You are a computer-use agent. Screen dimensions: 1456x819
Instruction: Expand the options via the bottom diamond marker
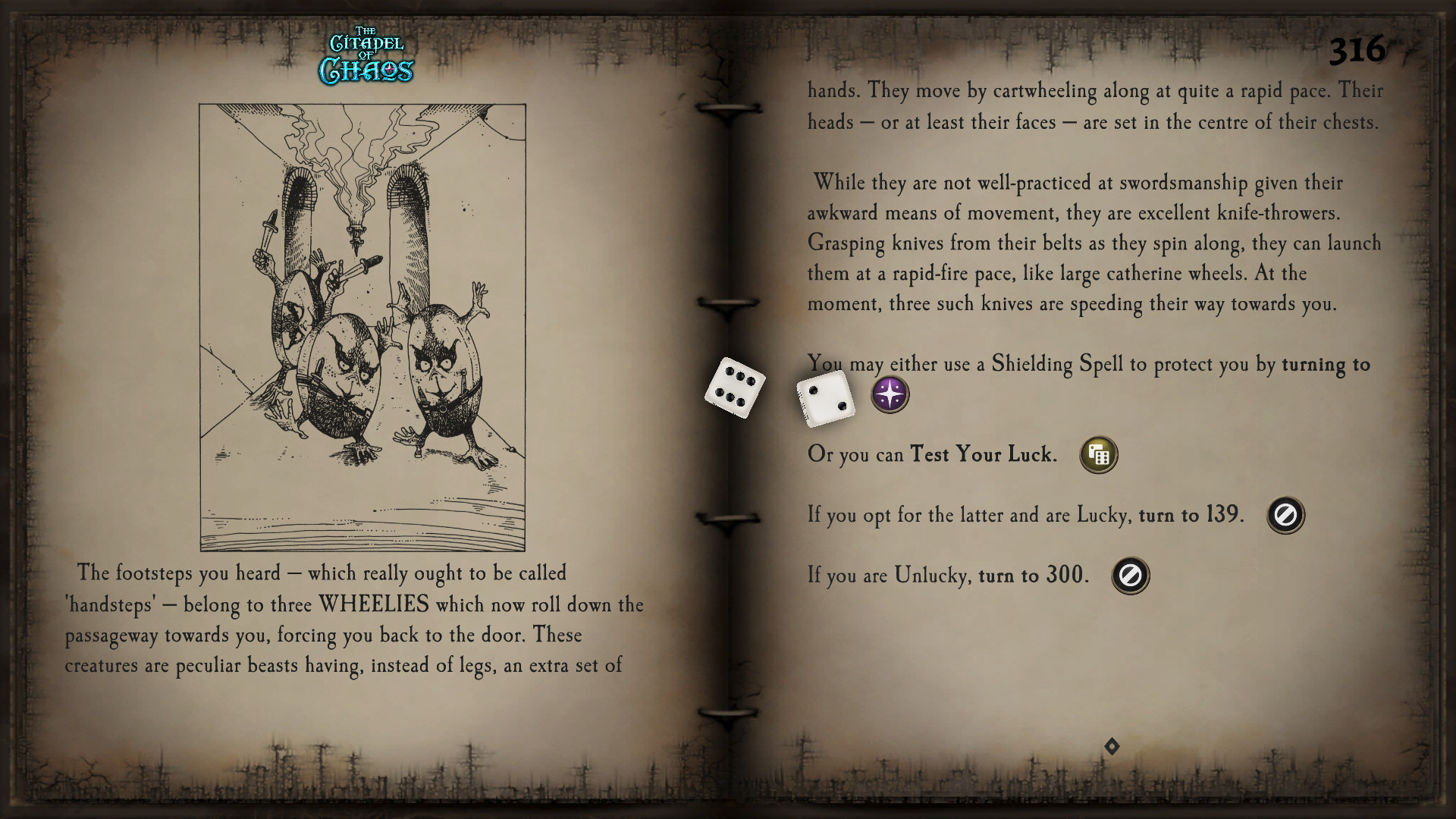1112,745
